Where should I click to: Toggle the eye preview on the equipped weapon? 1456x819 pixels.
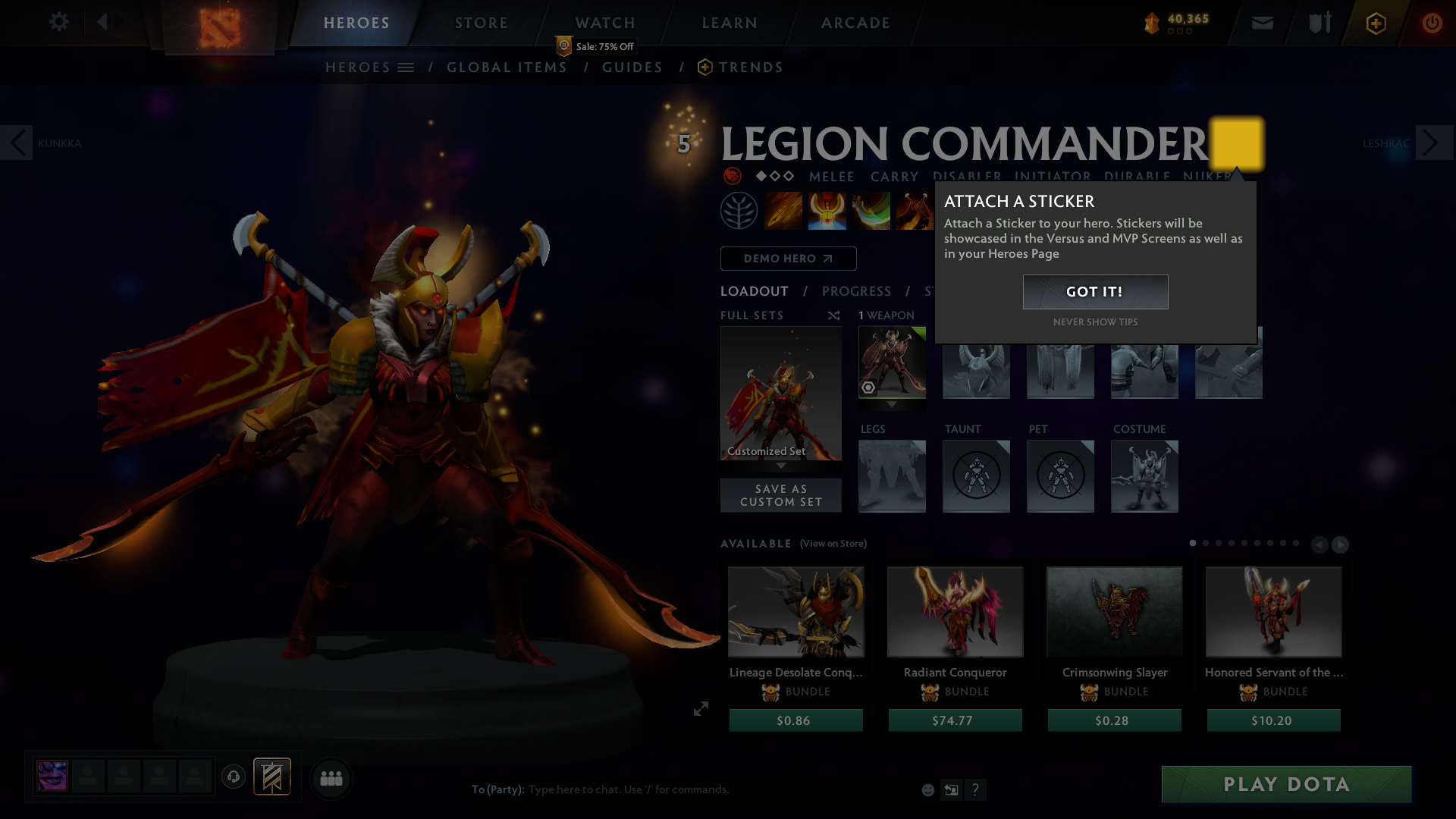[x=868, y=388]
